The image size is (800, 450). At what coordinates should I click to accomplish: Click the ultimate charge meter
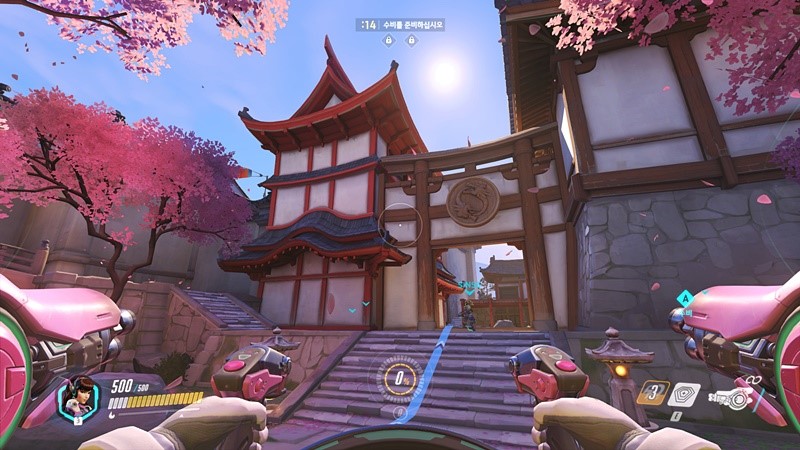[x=399, y=379]
